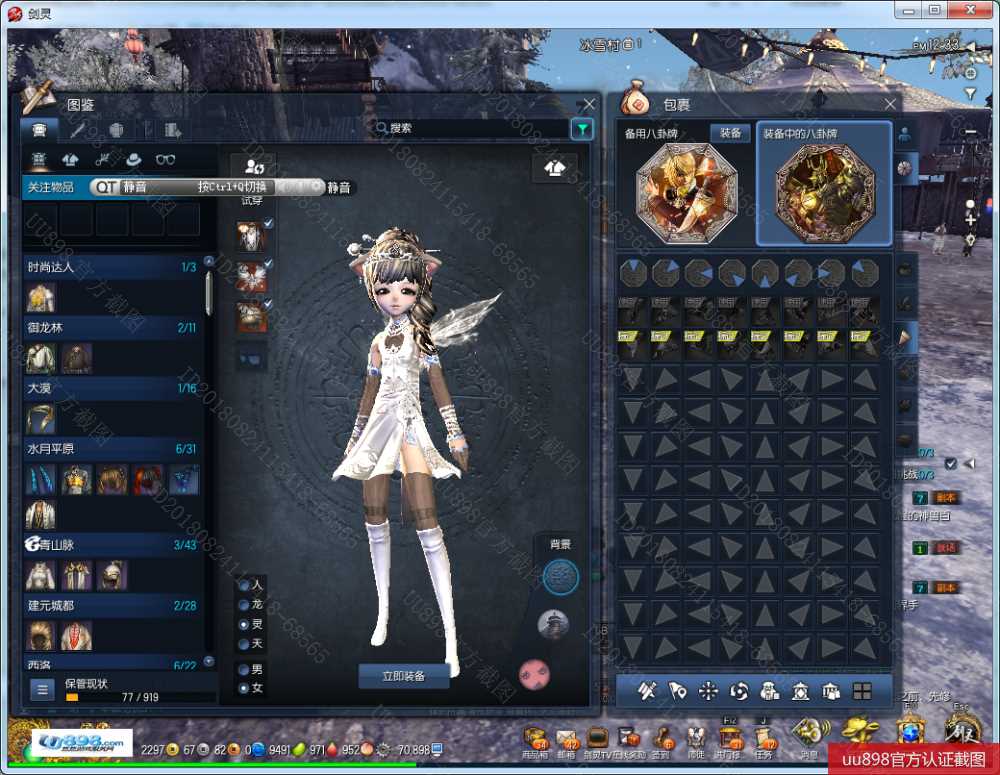Close the 包裹 inventory panel
This screenshot has height=775, width=1000.
pyautogui.click(x=890, y=104)
